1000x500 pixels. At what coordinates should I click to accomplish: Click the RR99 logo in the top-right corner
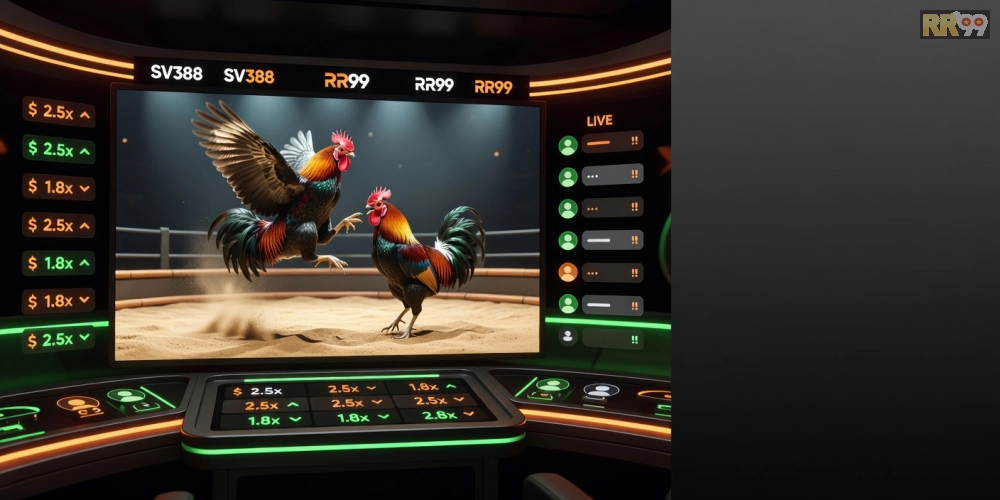[954, 24]
